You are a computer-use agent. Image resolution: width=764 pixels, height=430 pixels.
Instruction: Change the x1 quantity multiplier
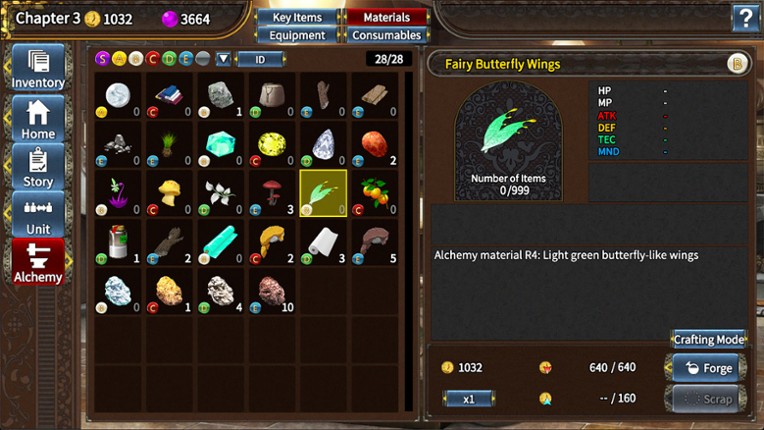(468, 398)
